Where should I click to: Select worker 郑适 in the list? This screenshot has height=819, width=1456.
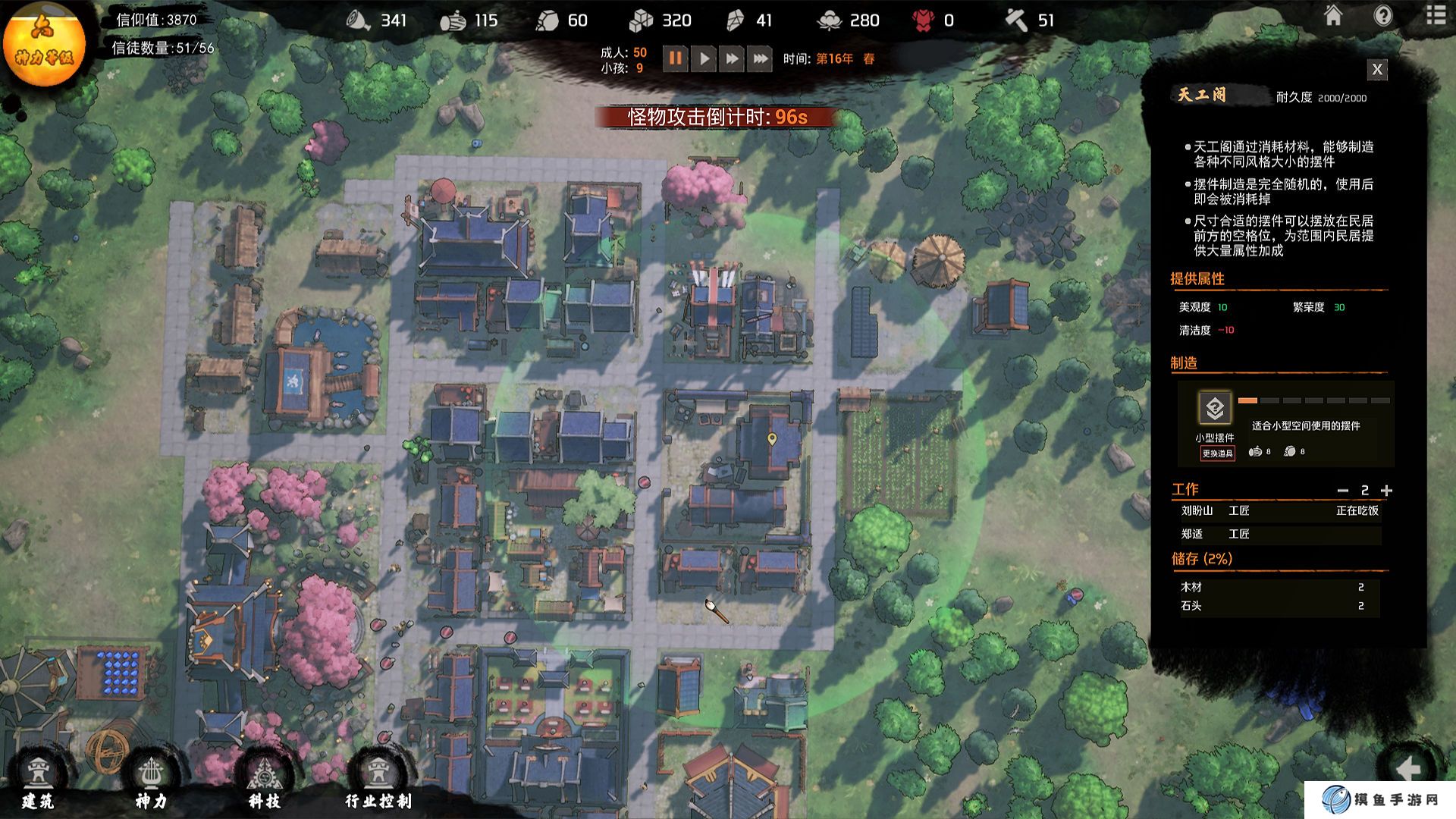[x=1192, y=534]
